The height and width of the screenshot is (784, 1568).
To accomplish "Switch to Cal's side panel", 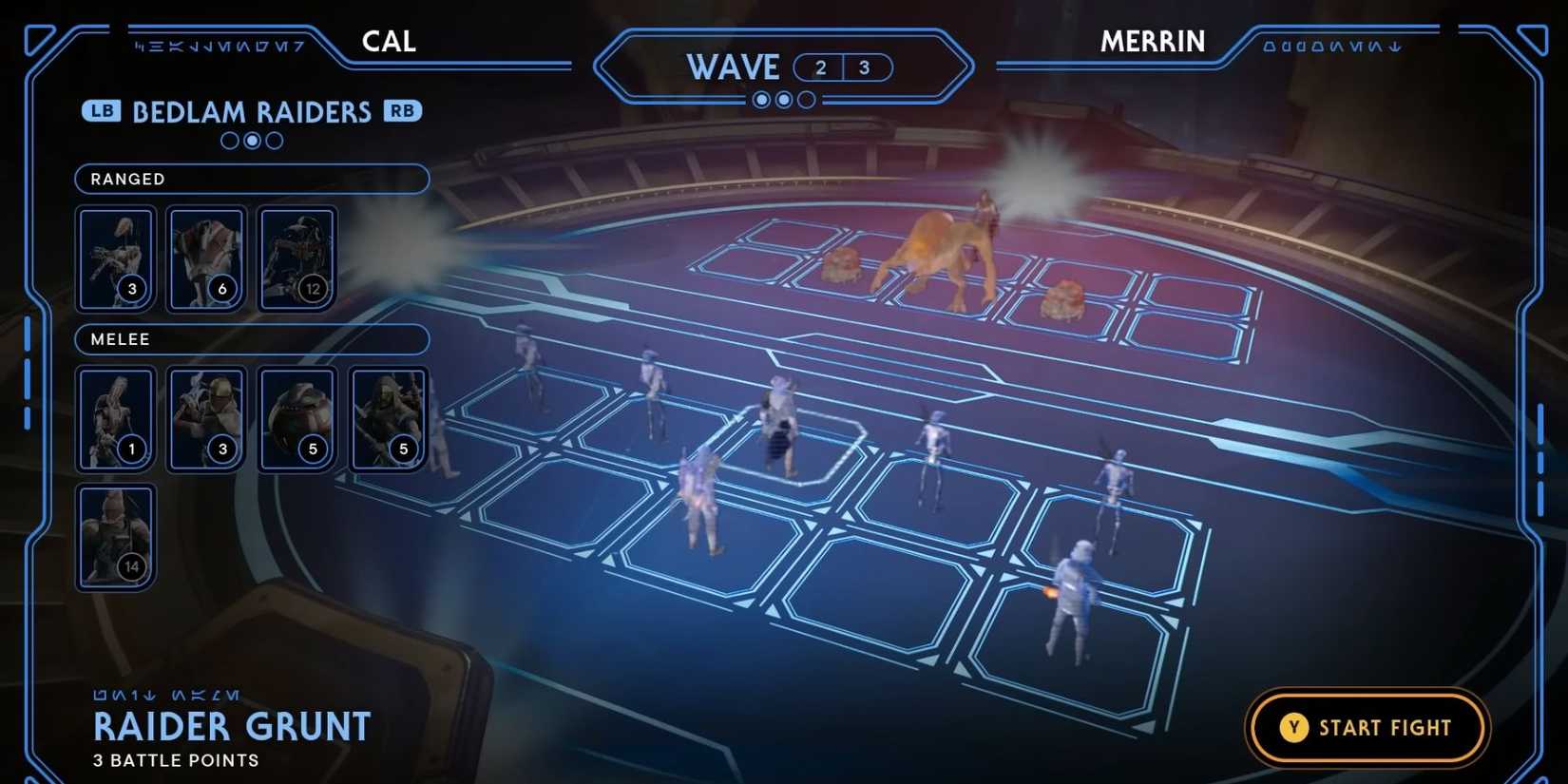I will tap(388, 41).
